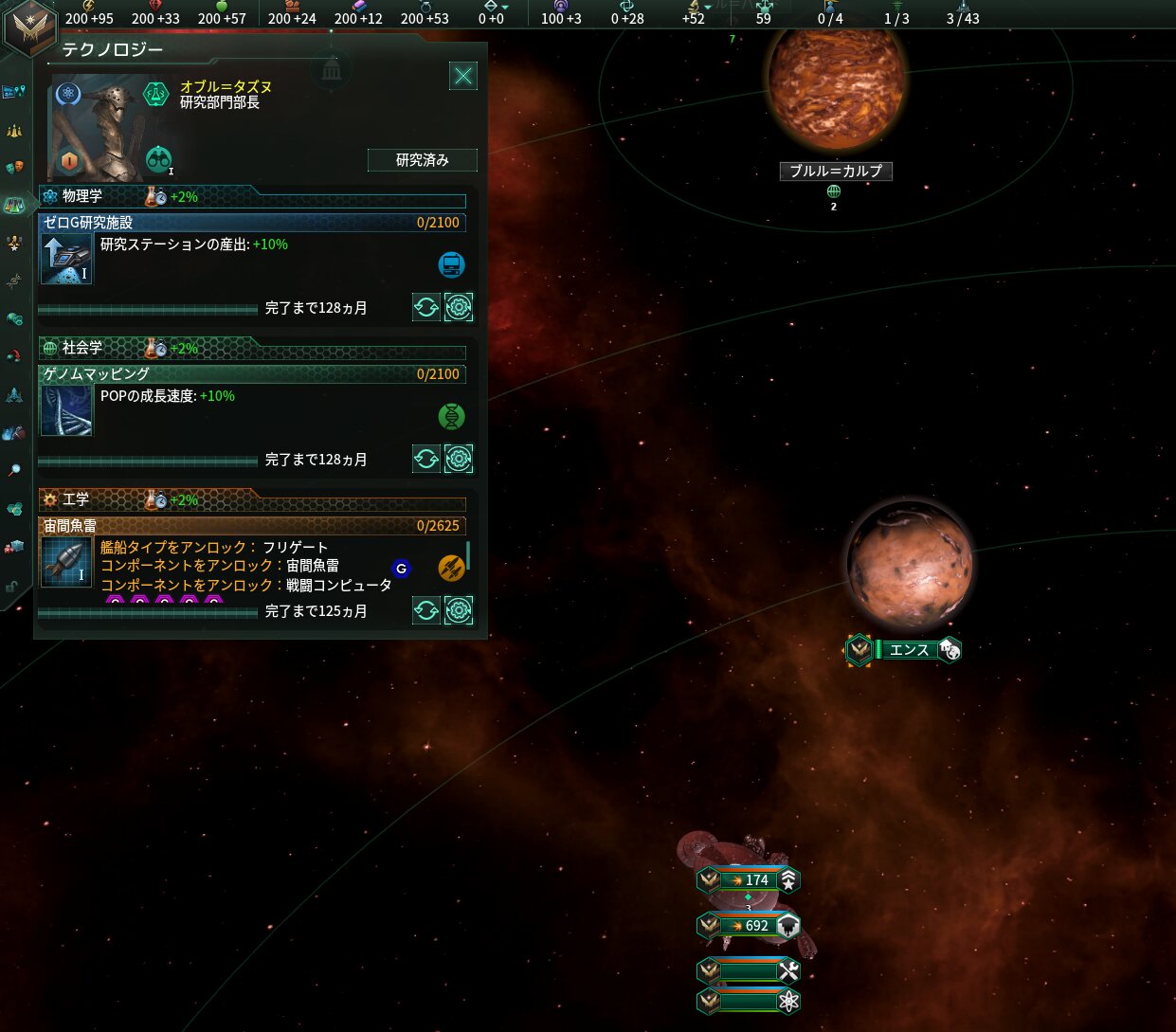
Task: Open the contacts map sidebar icon
Action: (14, 92)
